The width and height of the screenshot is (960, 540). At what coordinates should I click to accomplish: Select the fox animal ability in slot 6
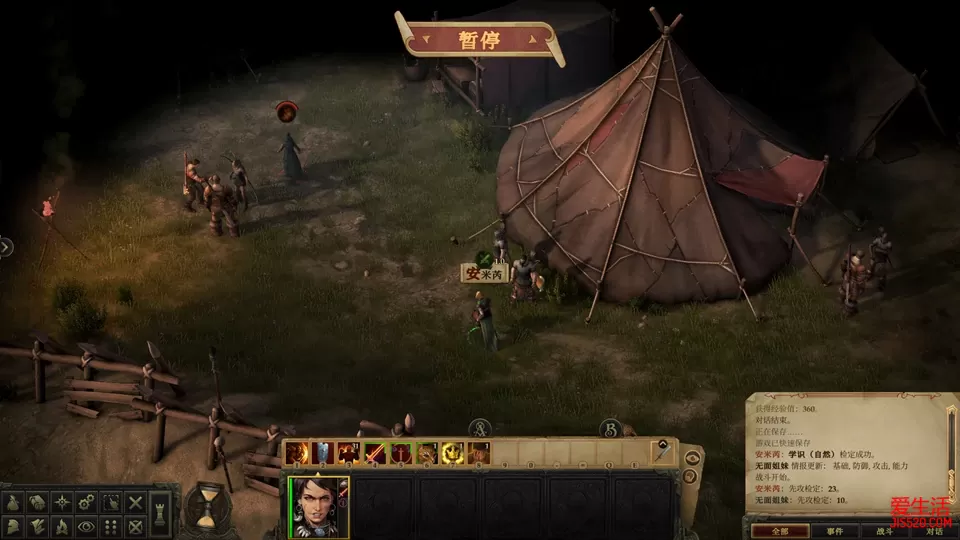tap(427, 453)
